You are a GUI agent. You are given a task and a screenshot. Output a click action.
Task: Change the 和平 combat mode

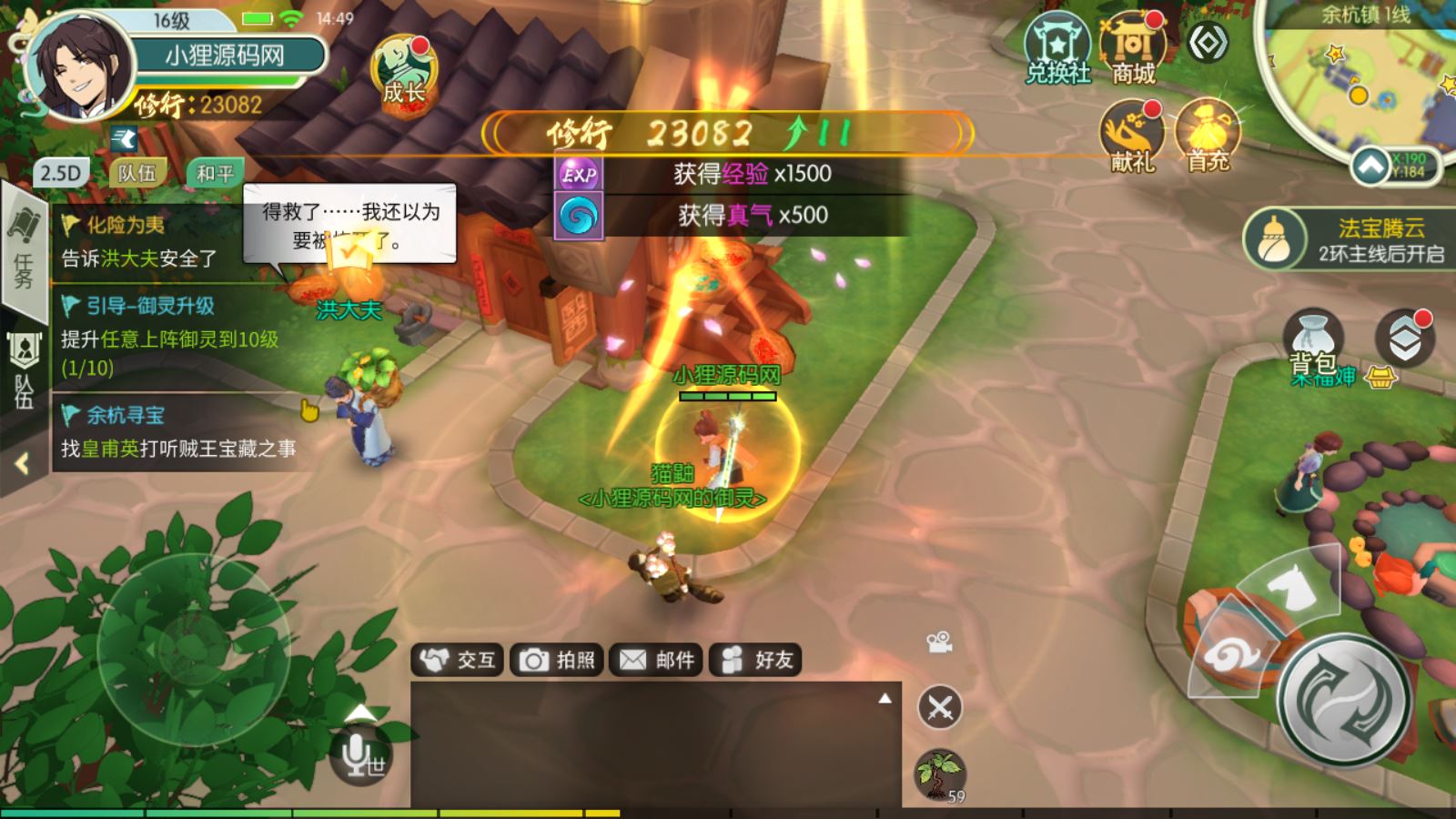[215, 173]
